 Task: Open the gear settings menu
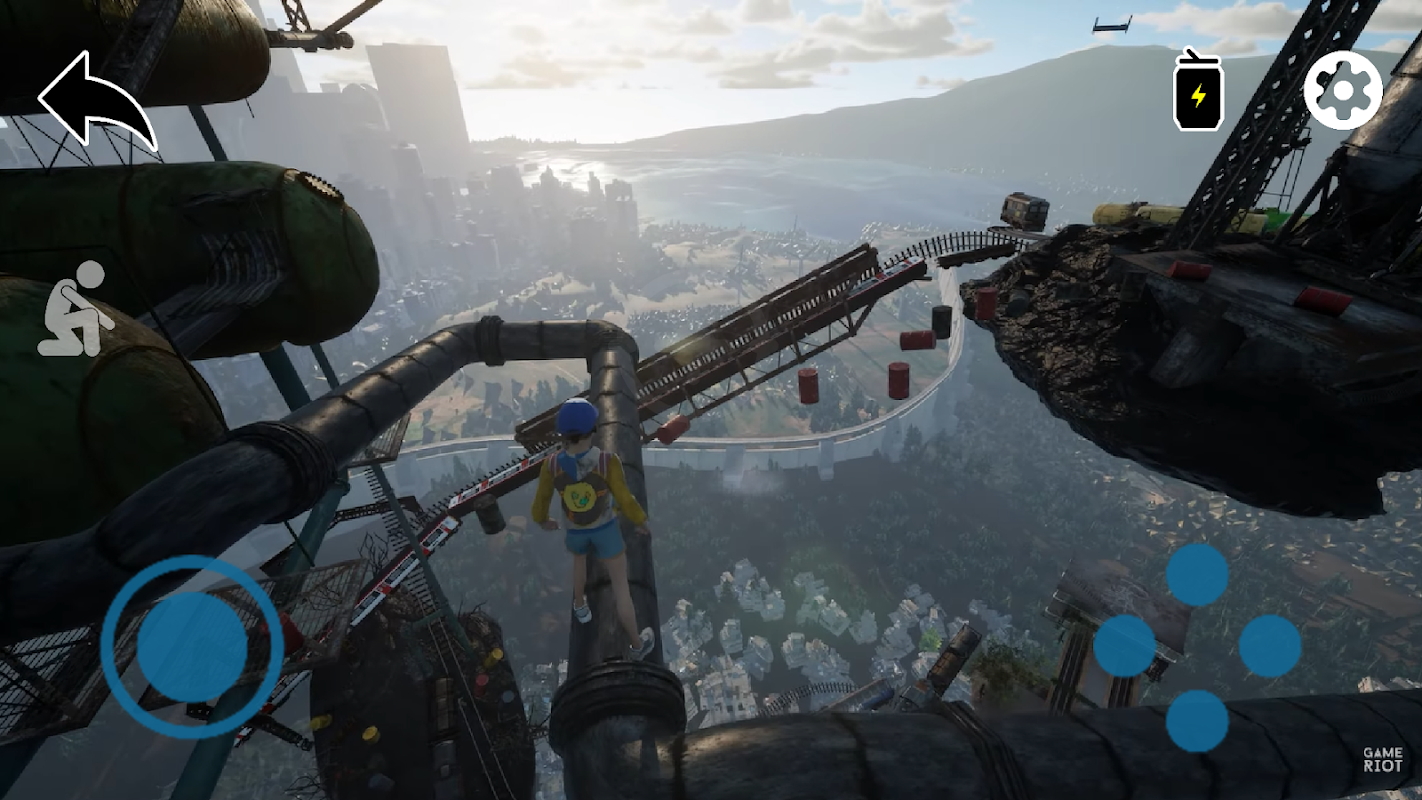(x=1343, y=90)
